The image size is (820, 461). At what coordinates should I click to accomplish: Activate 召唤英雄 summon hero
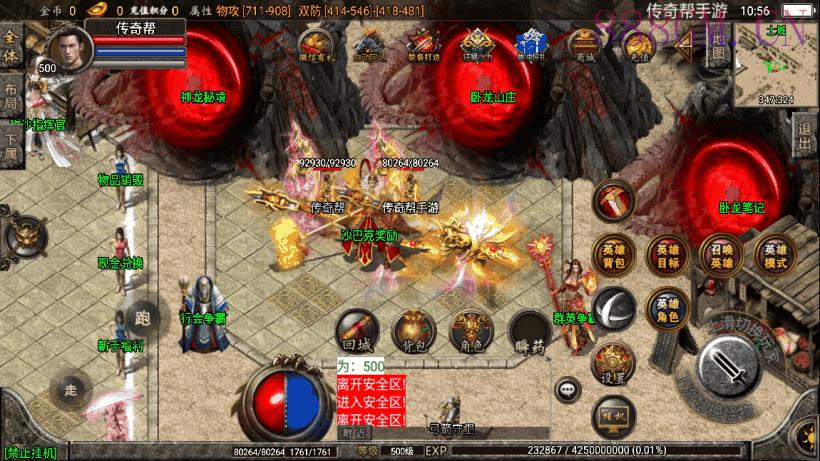720,255
